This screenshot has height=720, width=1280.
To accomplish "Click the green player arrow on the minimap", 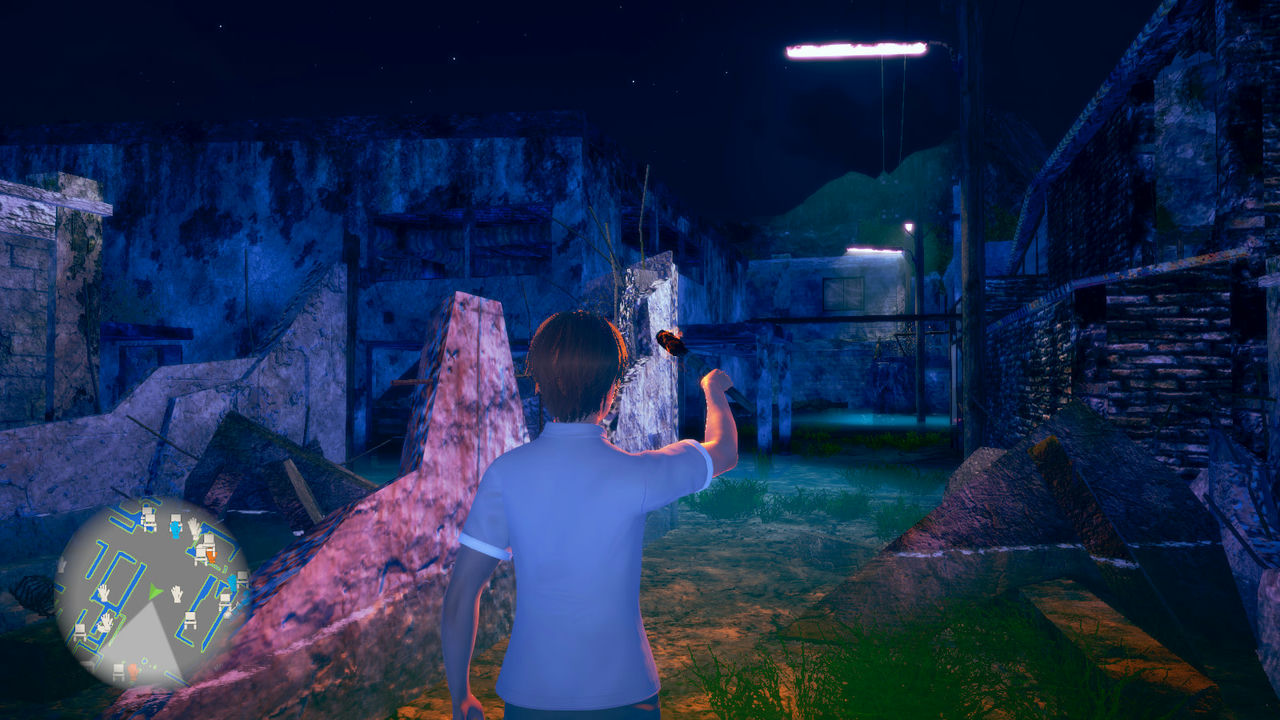I will (154, 591).
